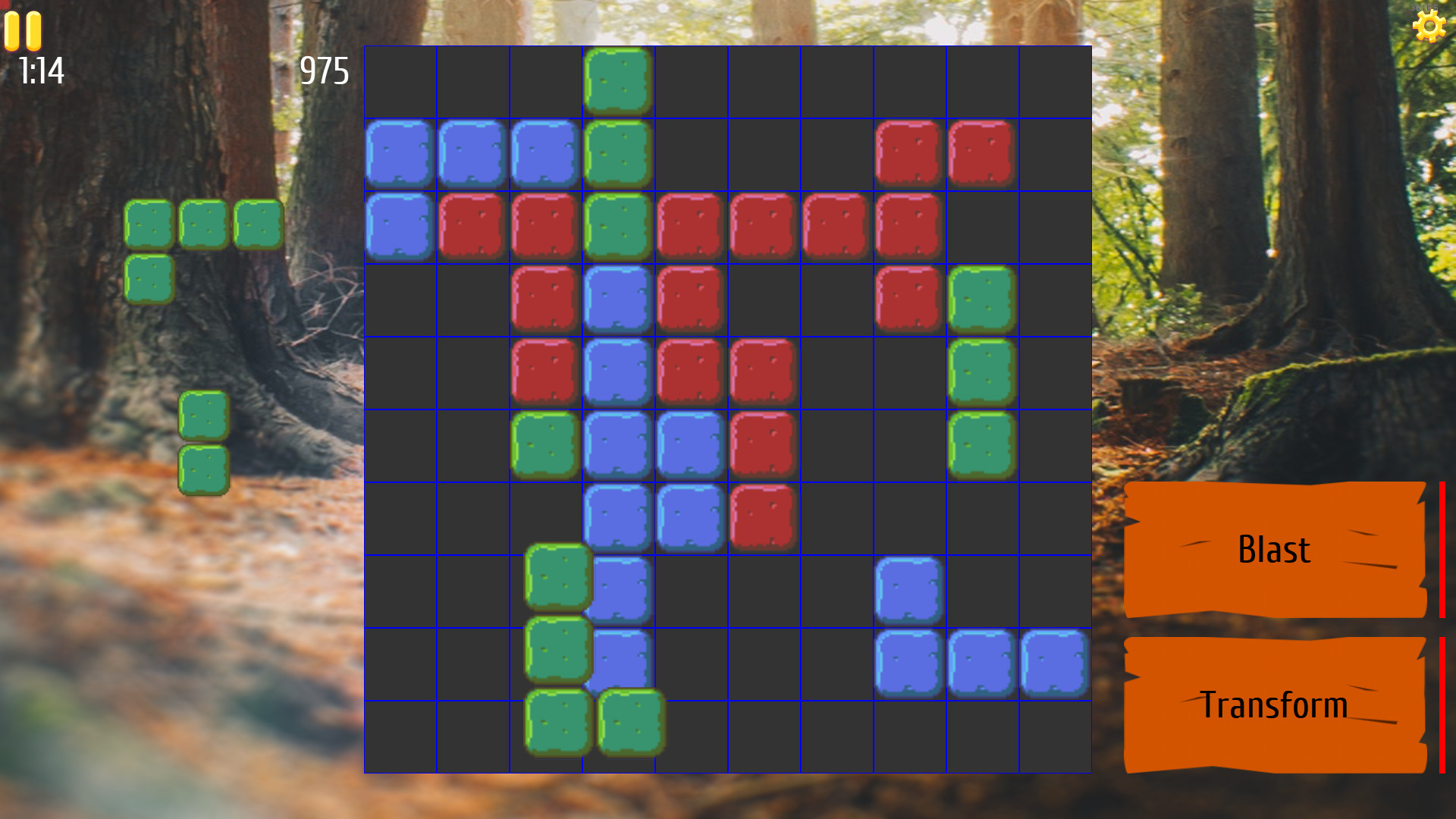1456x819 pixels.
Task: Pause the game with the pause icon
Action: click(x=23, y=30)
